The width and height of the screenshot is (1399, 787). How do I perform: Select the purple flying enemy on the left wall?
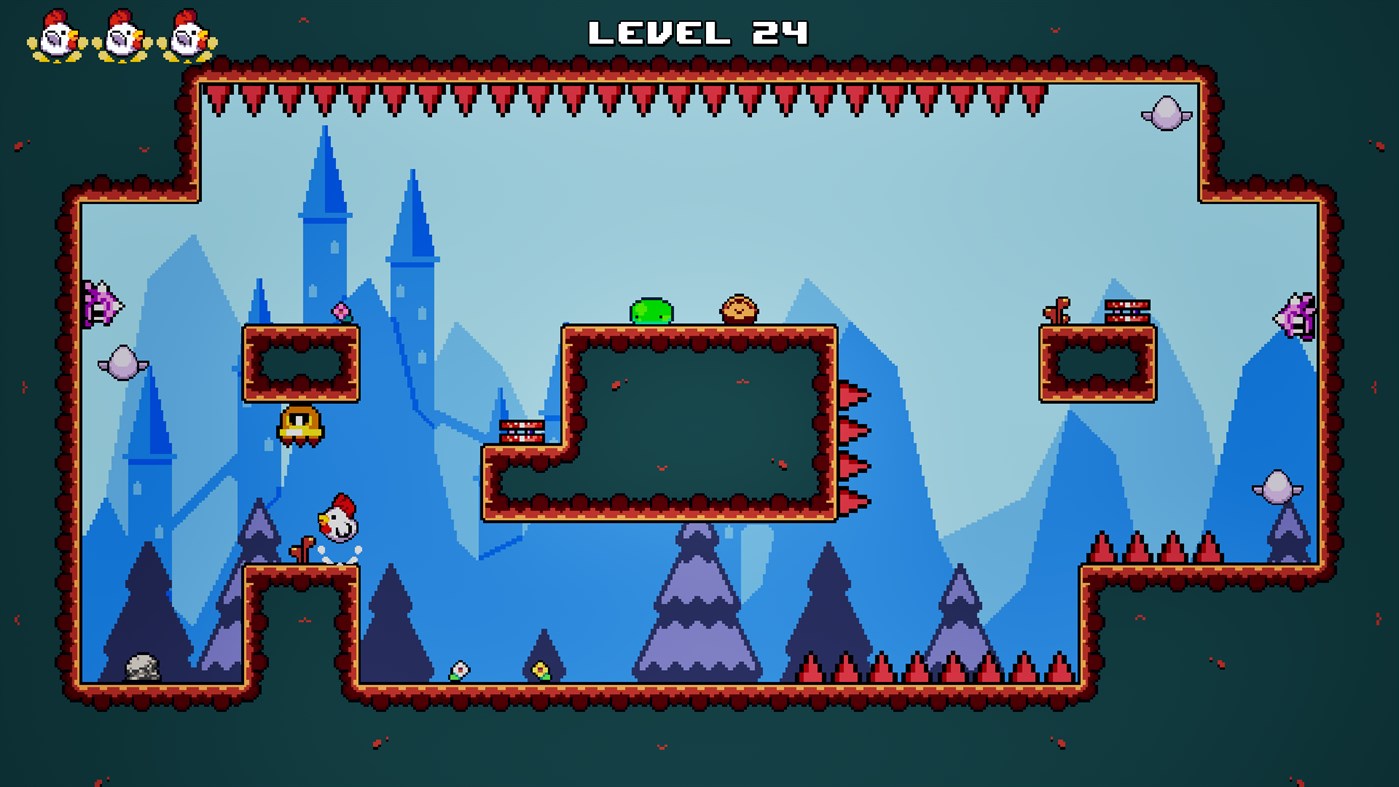point(102,303)
